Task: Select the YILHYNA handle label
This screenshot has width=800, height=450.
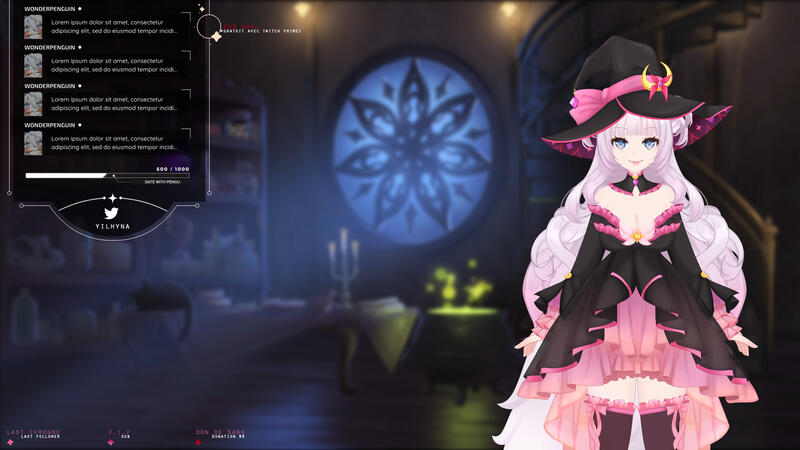Action: (112, 227)
